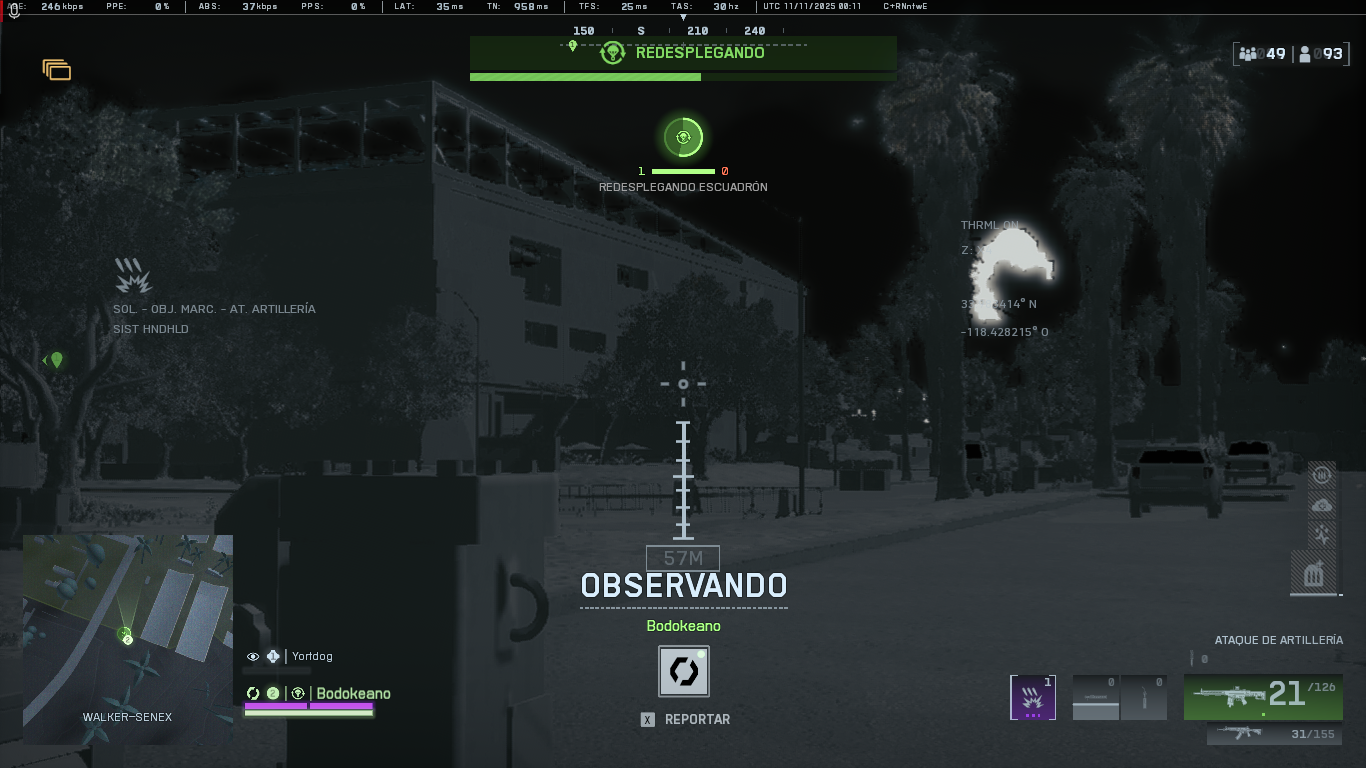Select Bodokeano in the squad list

tap(352, 694)
